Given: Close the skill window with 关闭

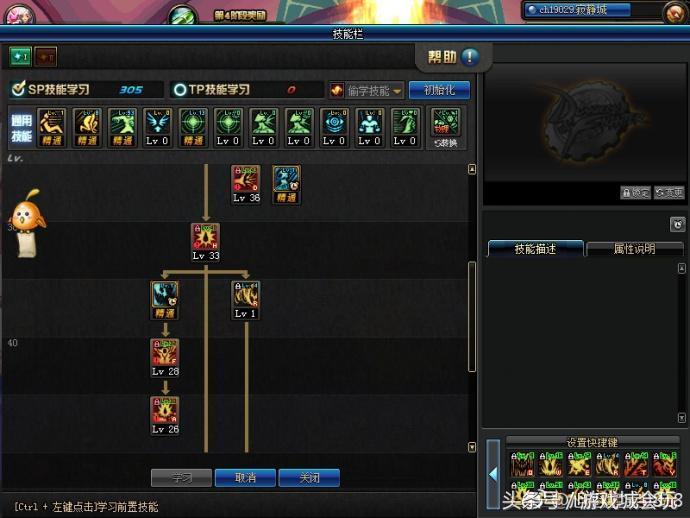Looking at the screenshot, I should tap(309, 478).
